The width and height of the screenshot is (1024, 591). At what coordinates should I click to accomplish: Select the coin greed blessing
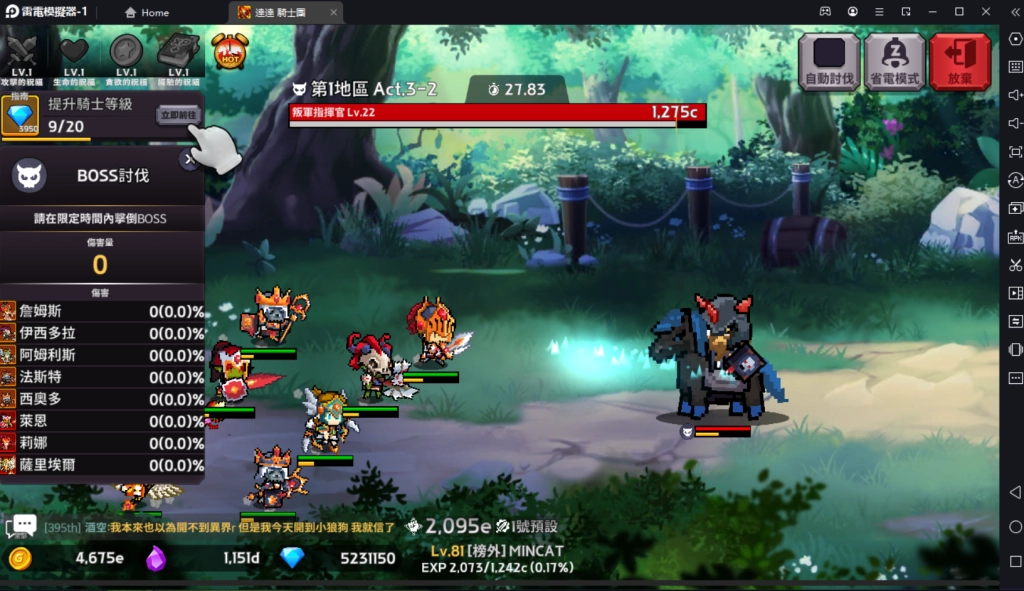point(126,54)
